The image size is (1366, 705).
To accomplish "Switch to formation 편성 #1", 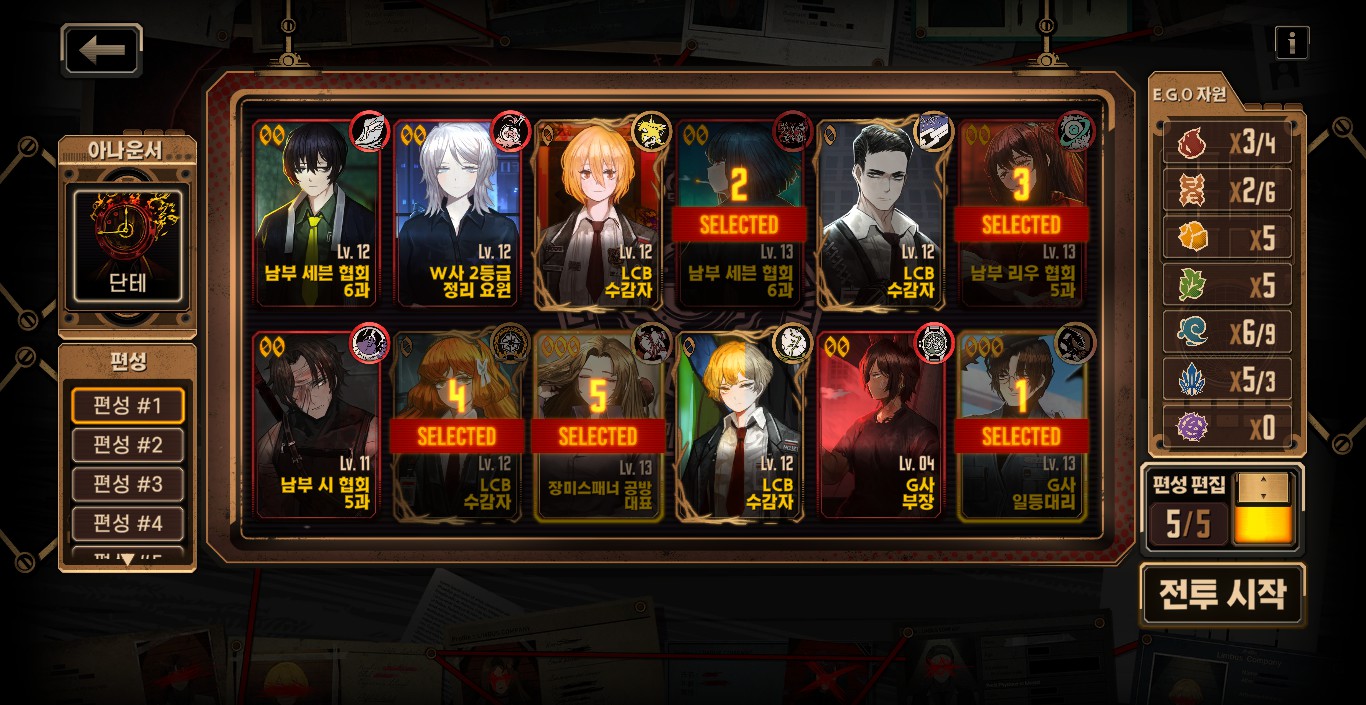I will pyautogui.click(x=127, y=406).
